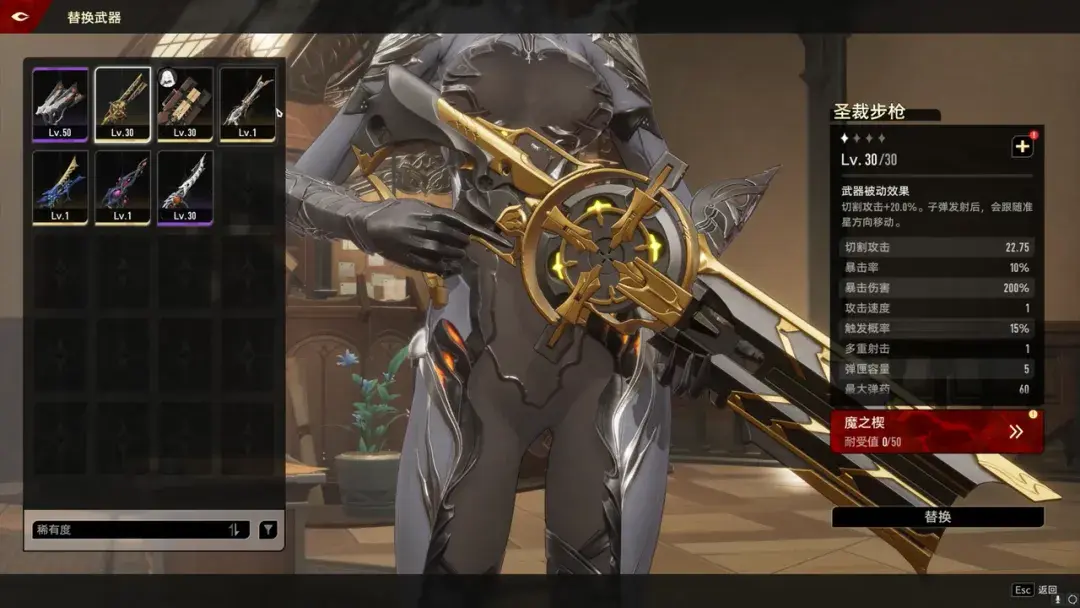Image resolution: width=1080 pixels, height=608 pixels.
Task: Pick the silver Lv.1 weapon slot
Action: (247, 104)
